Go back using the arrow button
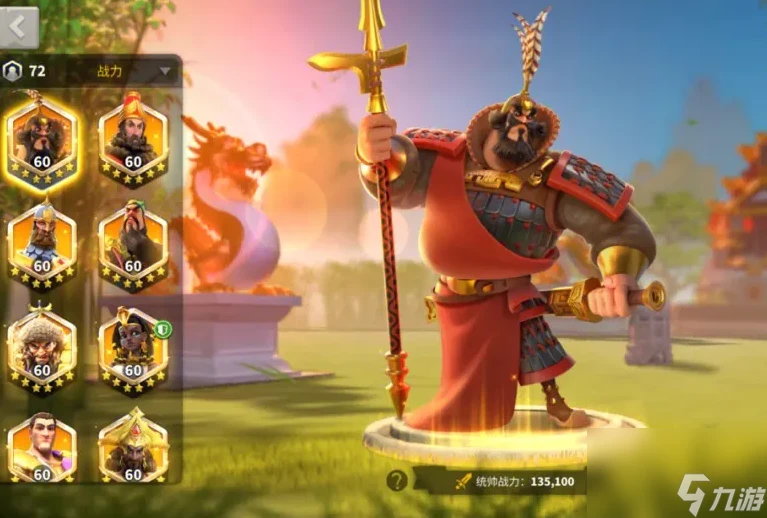 [19, 27]
